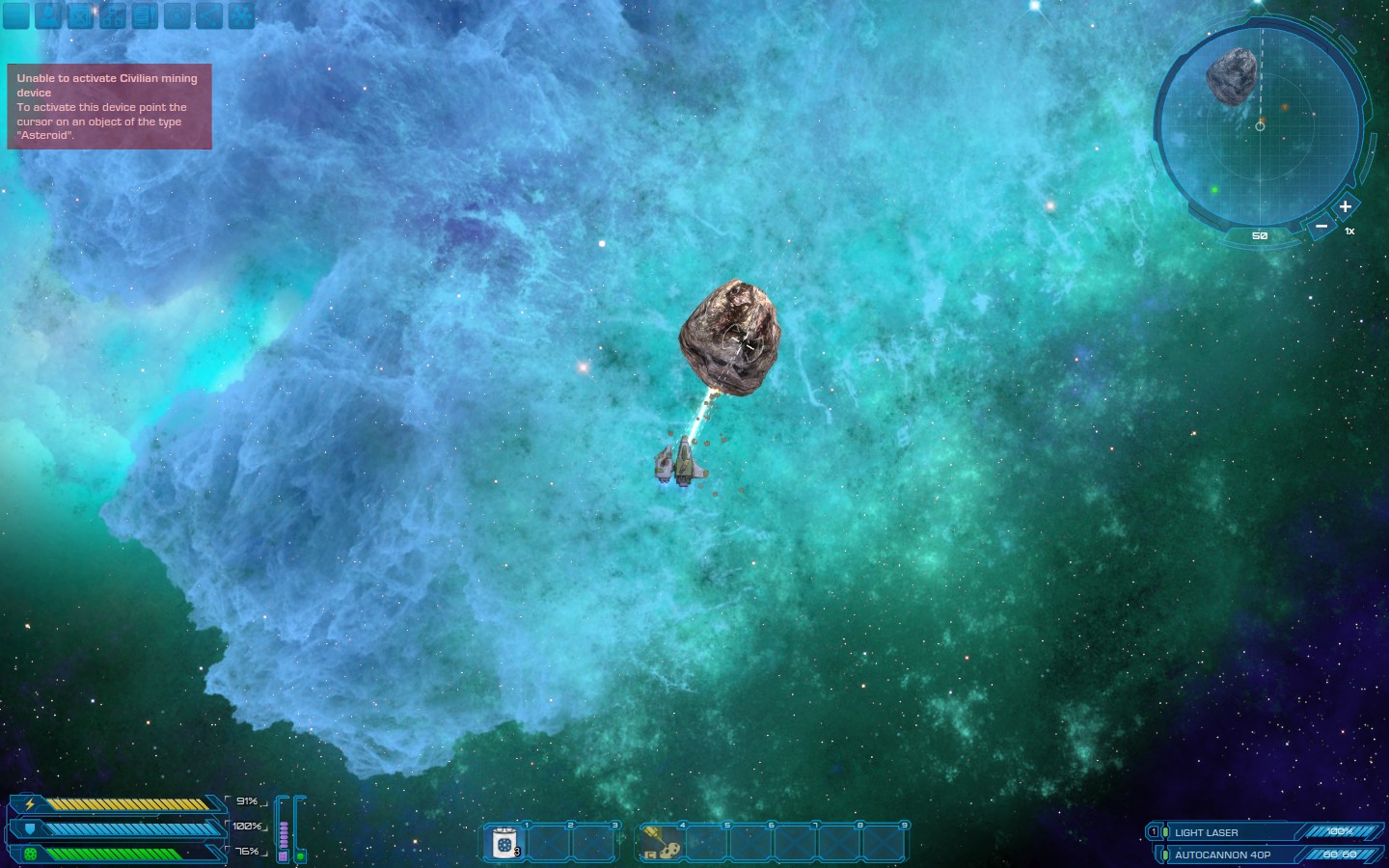Expand the energy bar percentage readout
This screenshot has height=868, width=1389.
247,800
